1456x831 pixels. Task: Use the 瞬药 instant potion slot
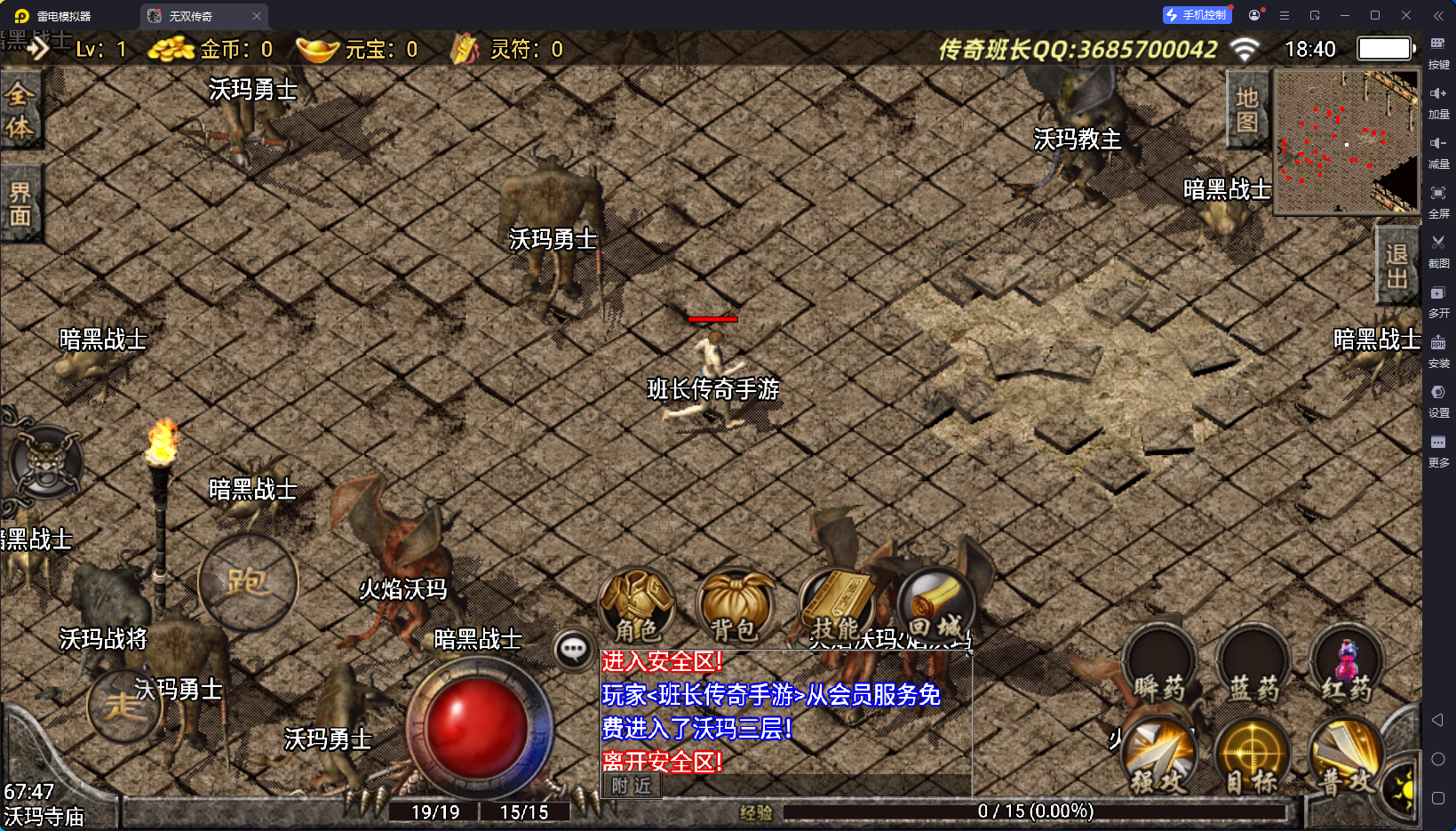point(1159,667)
